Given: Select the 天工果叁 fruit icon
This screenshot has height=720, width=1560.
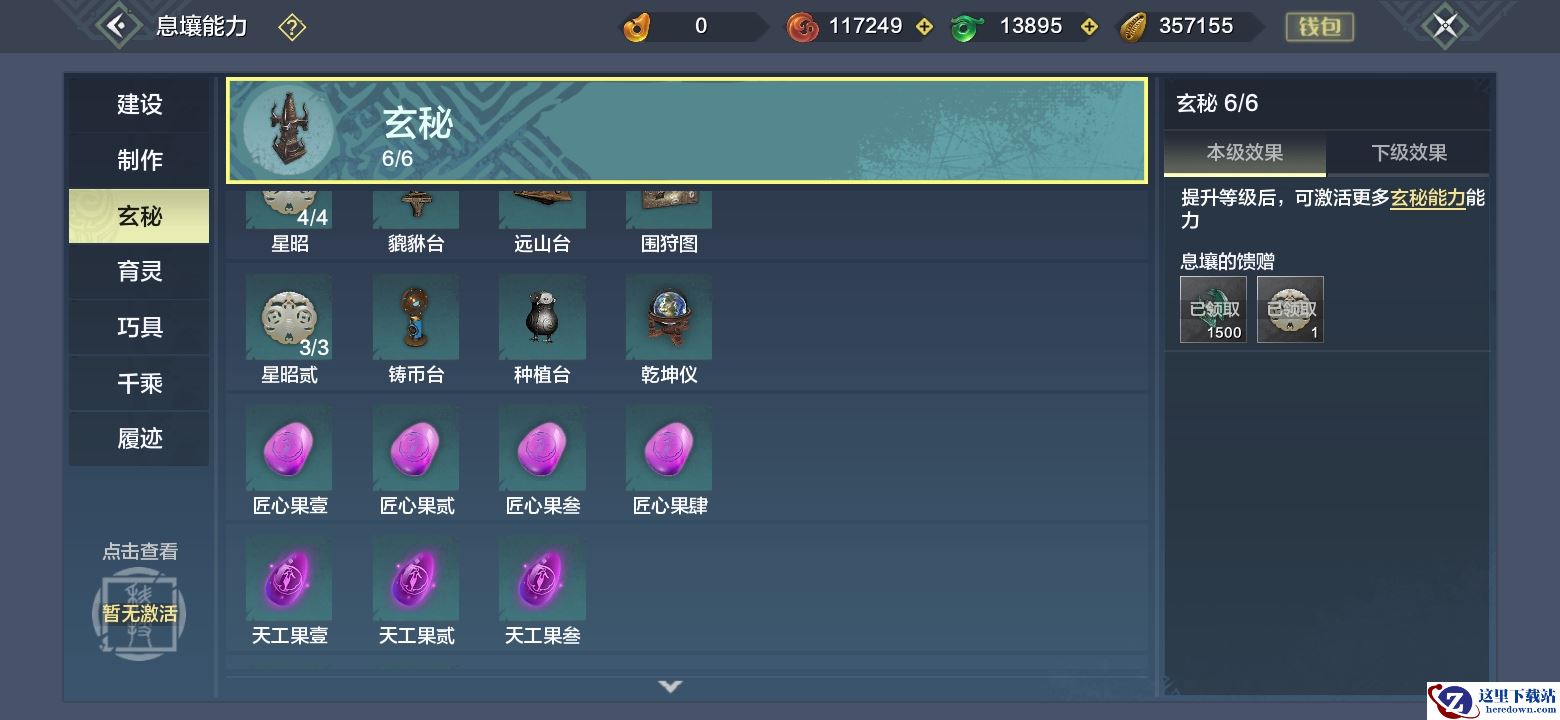Looking at the screenshot, I should tap(542, 579).
